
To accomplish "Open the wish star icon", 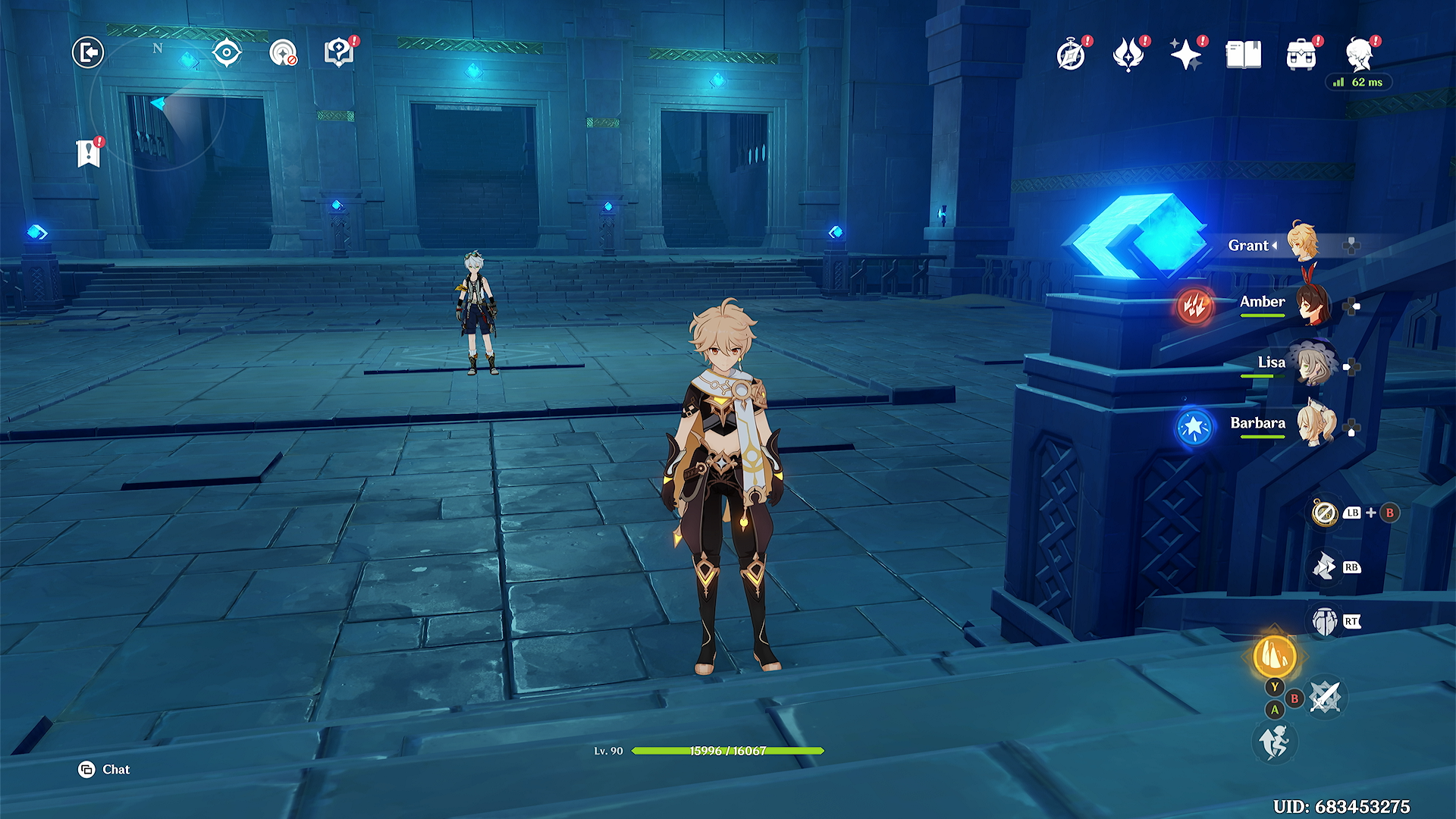I will (x=1186, y=55).
